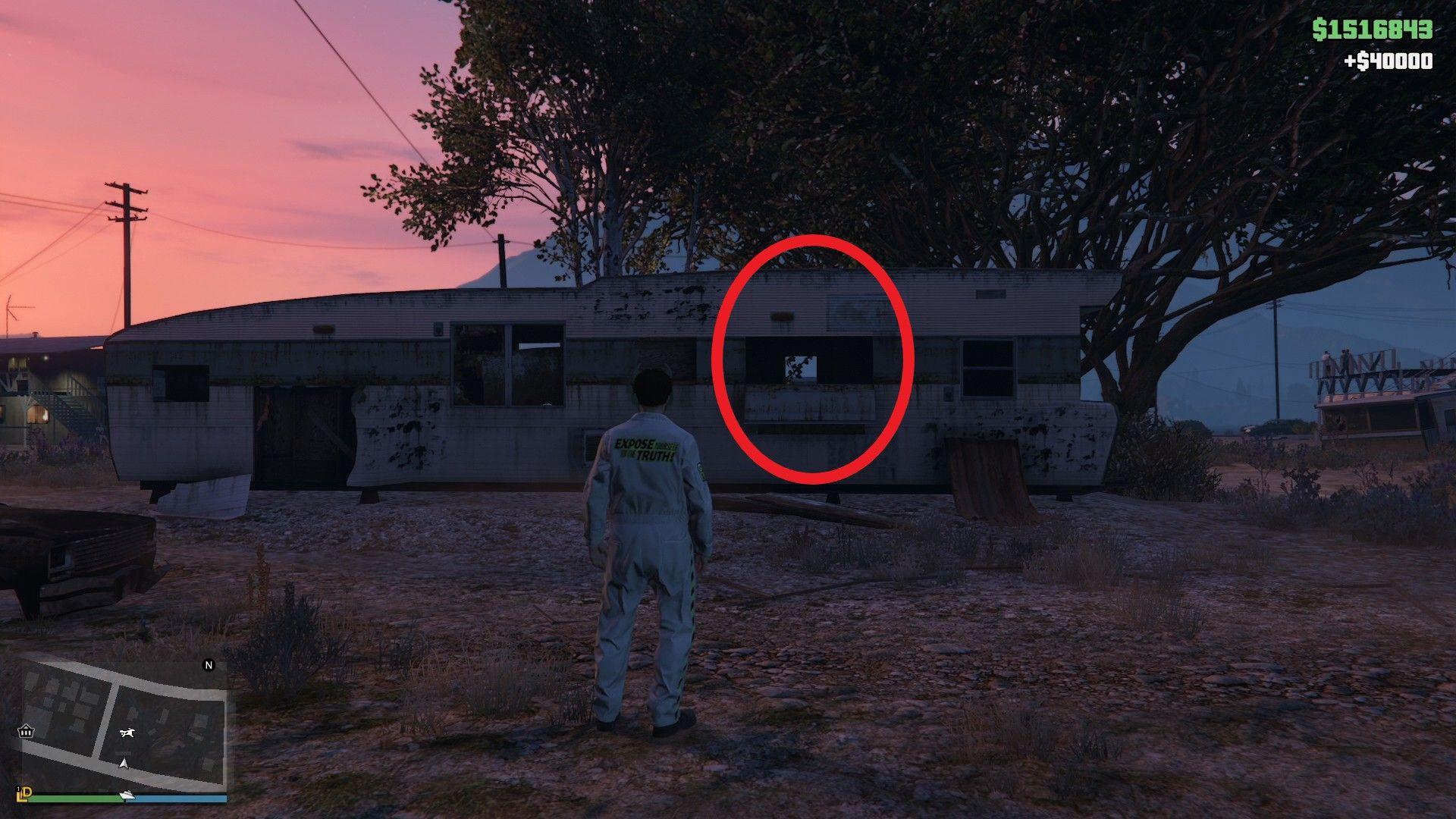
Task: Click the building icon on the minimap's left edge
Action: click(x=26, y=732)
